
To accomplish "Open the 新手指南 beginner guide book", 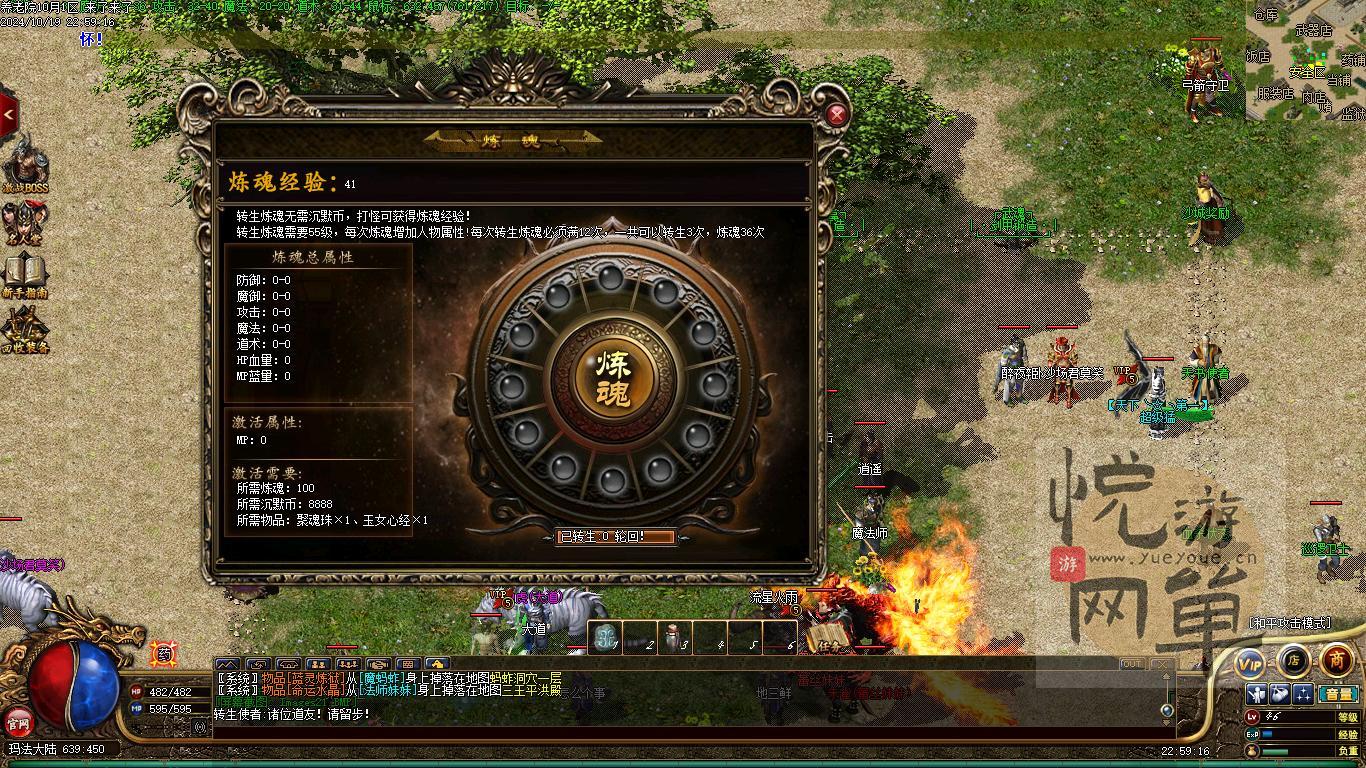I will tap(25, 275).
